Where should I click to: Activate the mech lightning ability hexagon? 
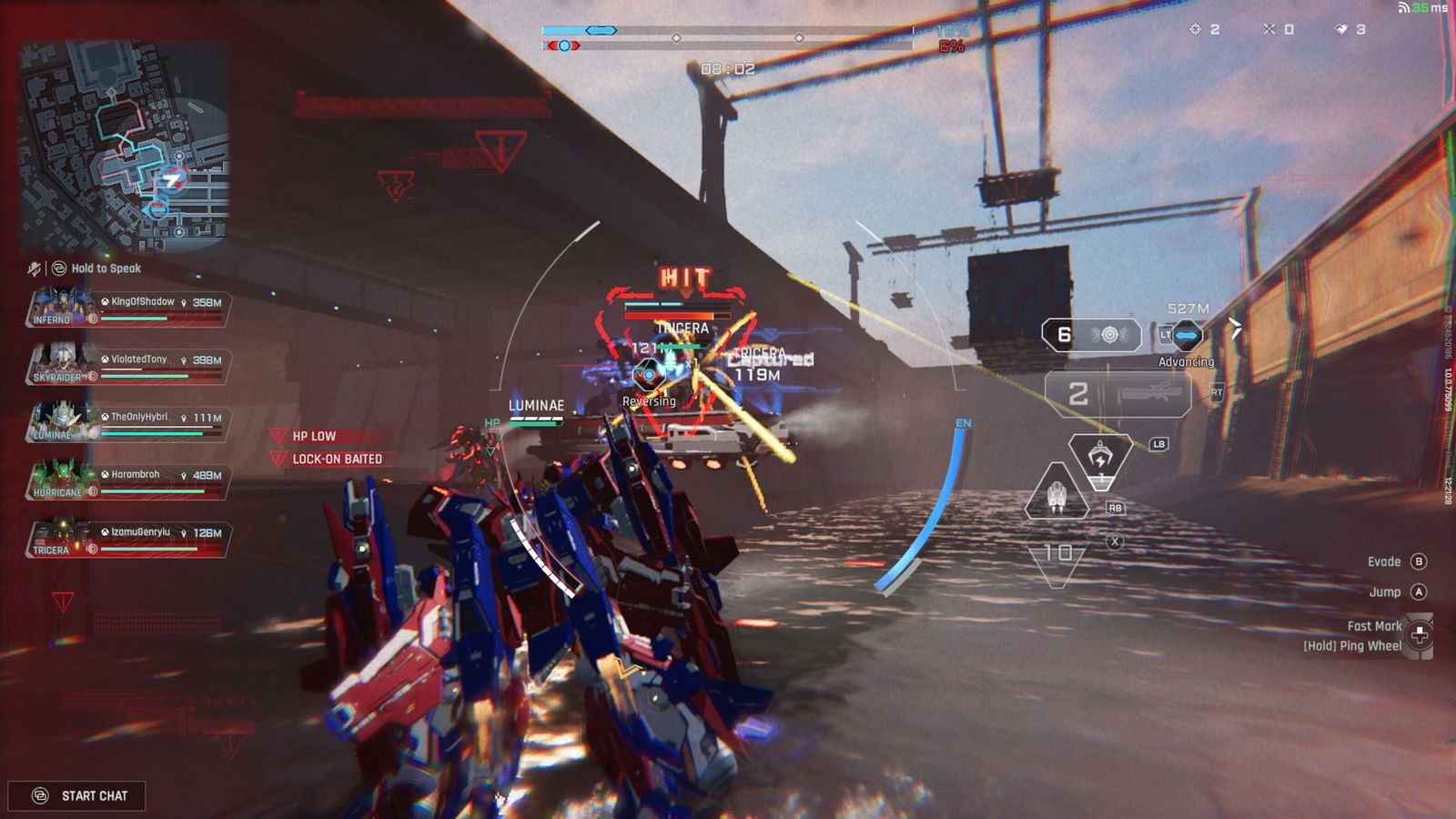point(1100,457)
